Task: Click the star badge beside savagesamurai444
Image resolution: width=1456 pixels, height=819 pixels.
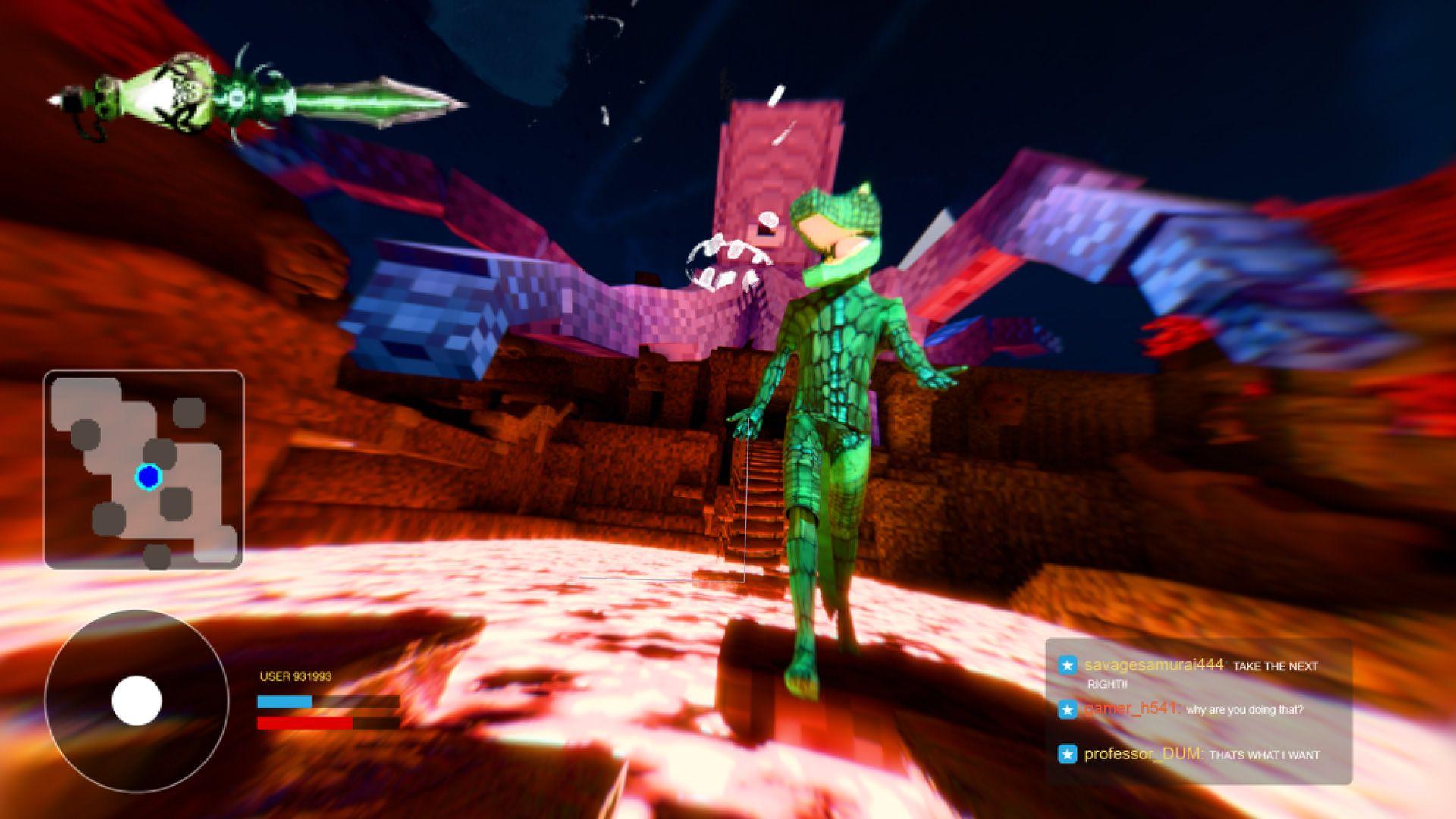Action: click(x=1067, y=665)
